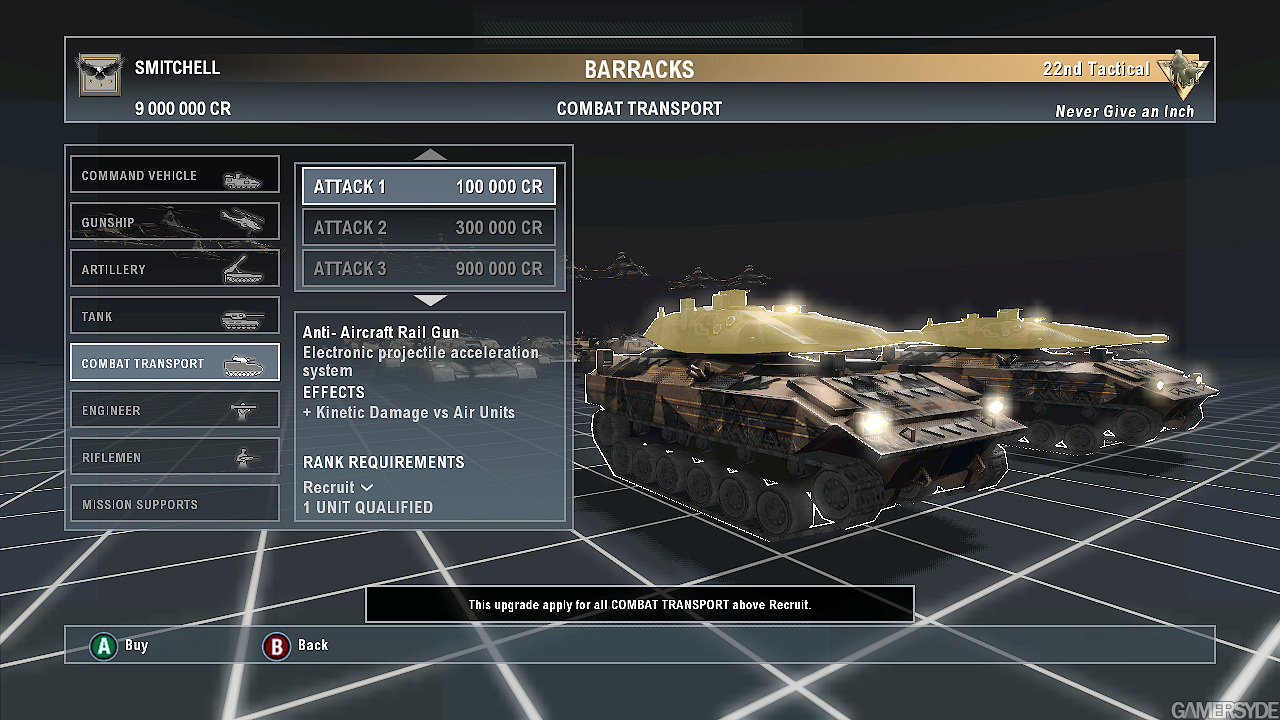1280x720 pixels.
Task: Select the Combat Transport category
Action: [175, 363]
